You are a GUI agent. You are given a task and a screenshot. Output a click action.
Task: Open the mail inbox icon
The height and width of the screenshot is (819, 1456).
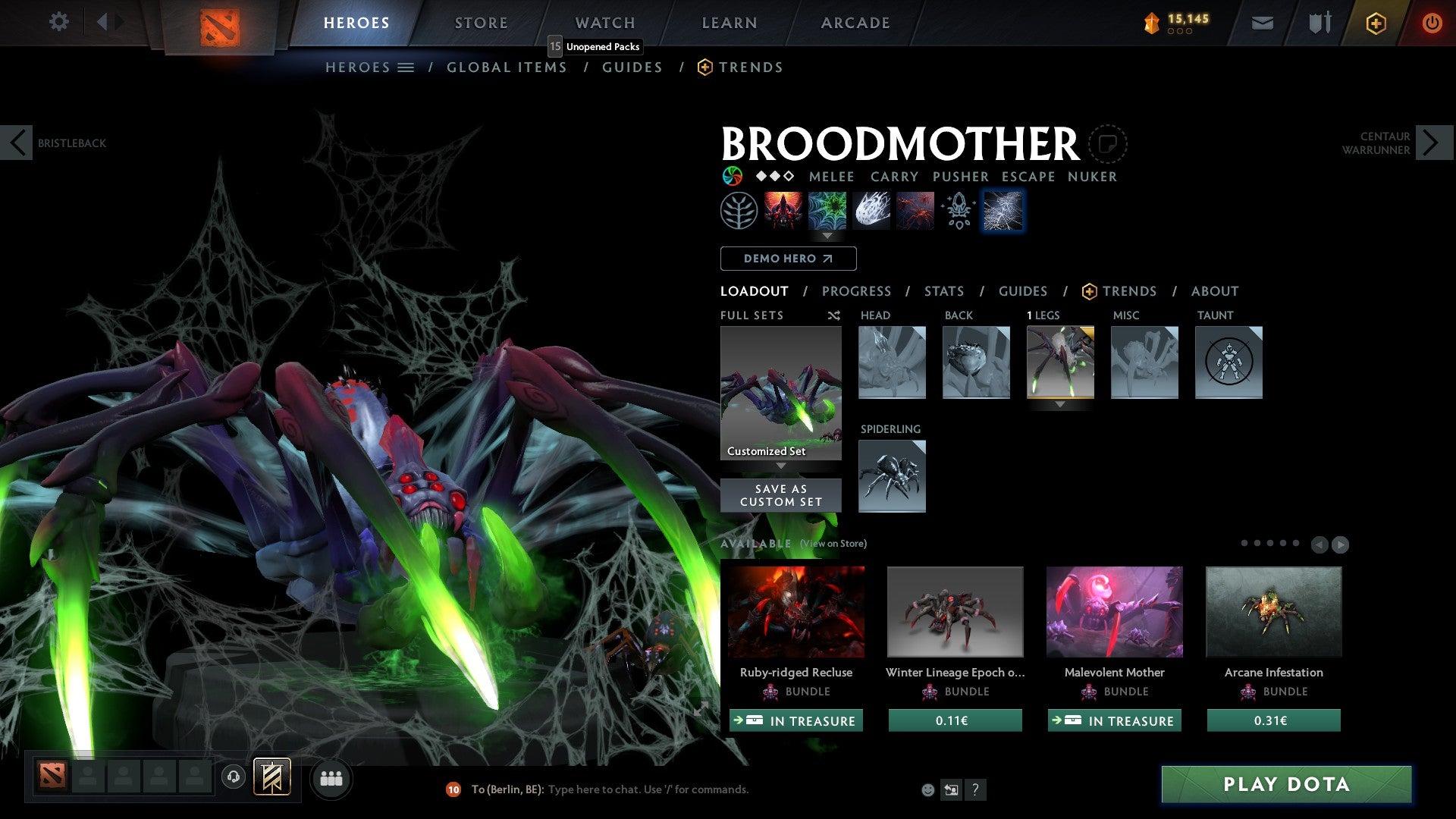pos(1262,23)
